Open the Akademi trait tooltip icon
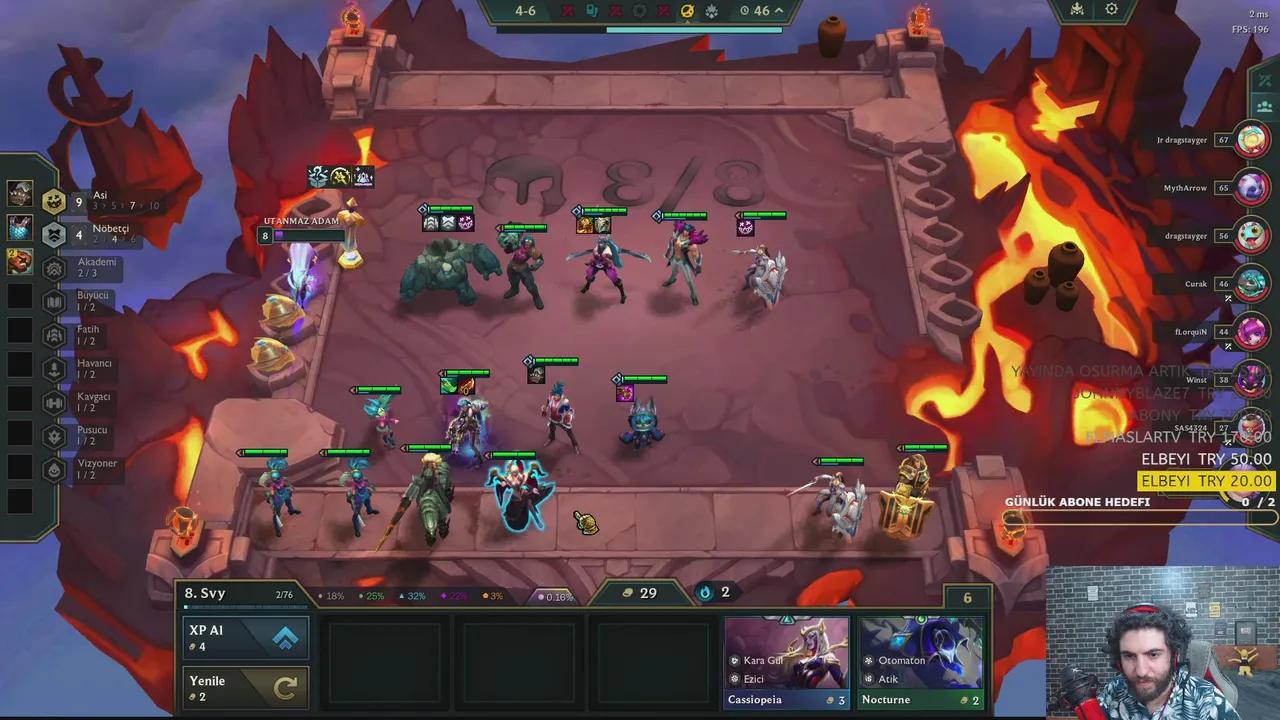The height and width of the screenshot is (720, 1280). [53, 267]
